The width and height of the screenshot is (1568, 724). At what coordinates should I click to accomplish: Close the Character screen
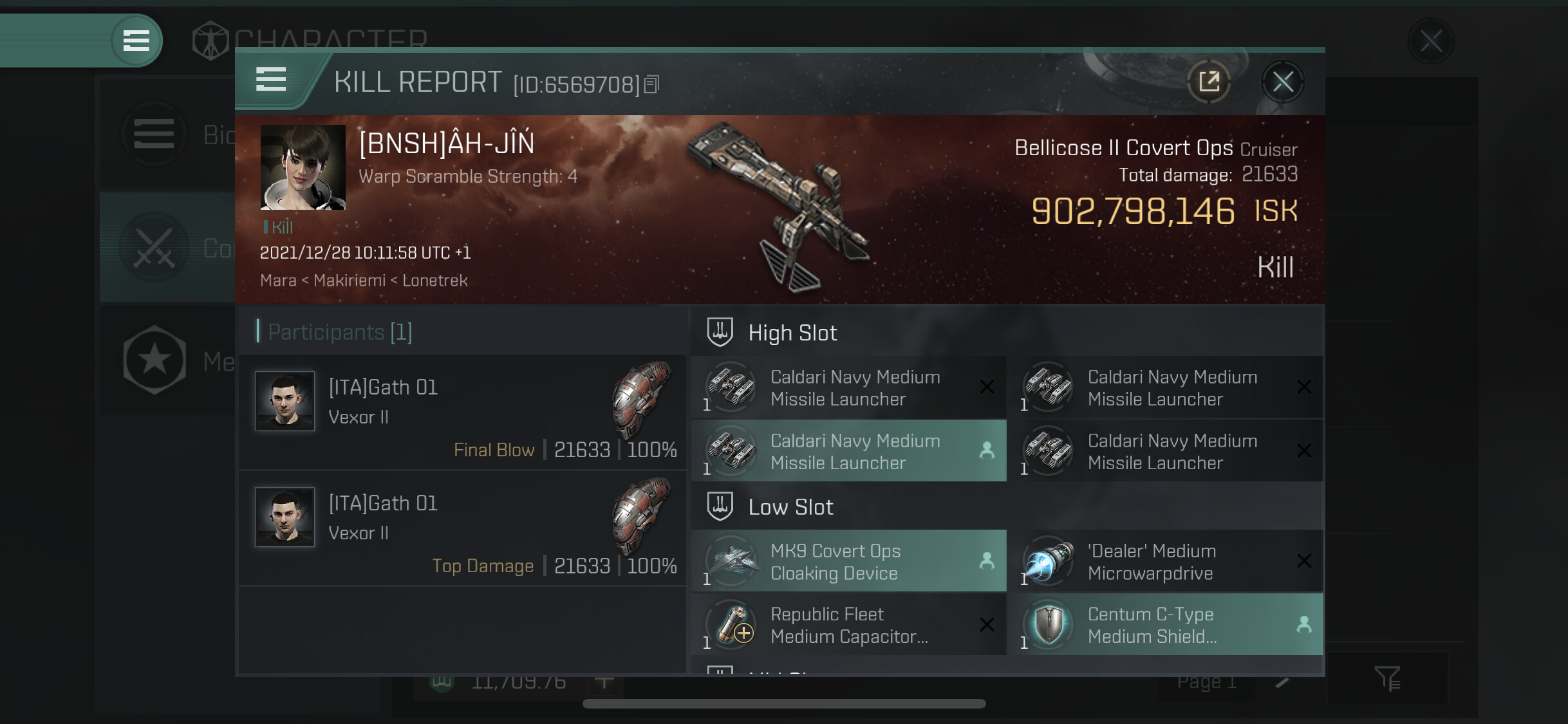[1430, 41]
